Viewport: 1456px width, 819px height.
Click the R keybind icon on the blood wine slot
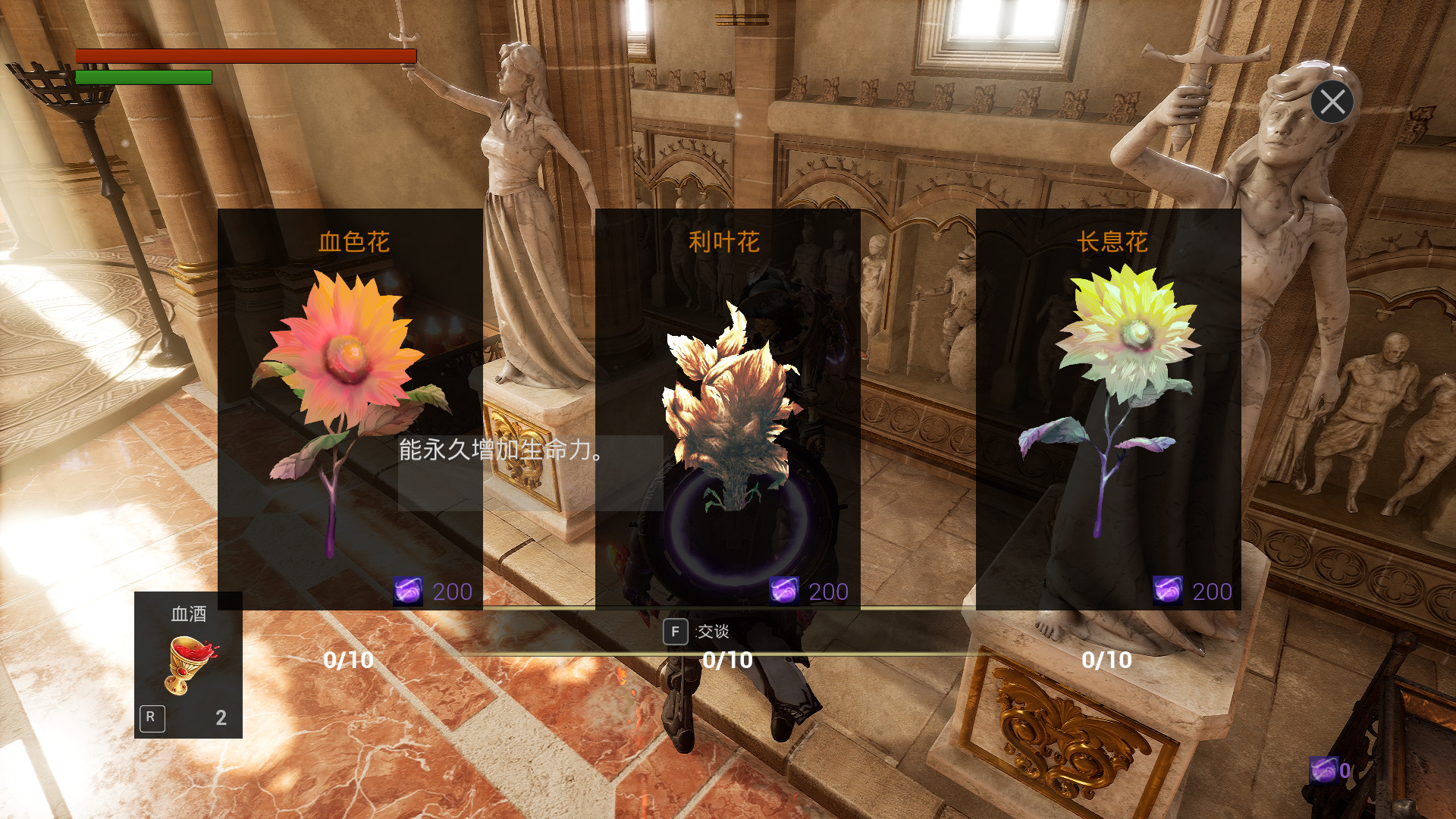tap(152, 716)
